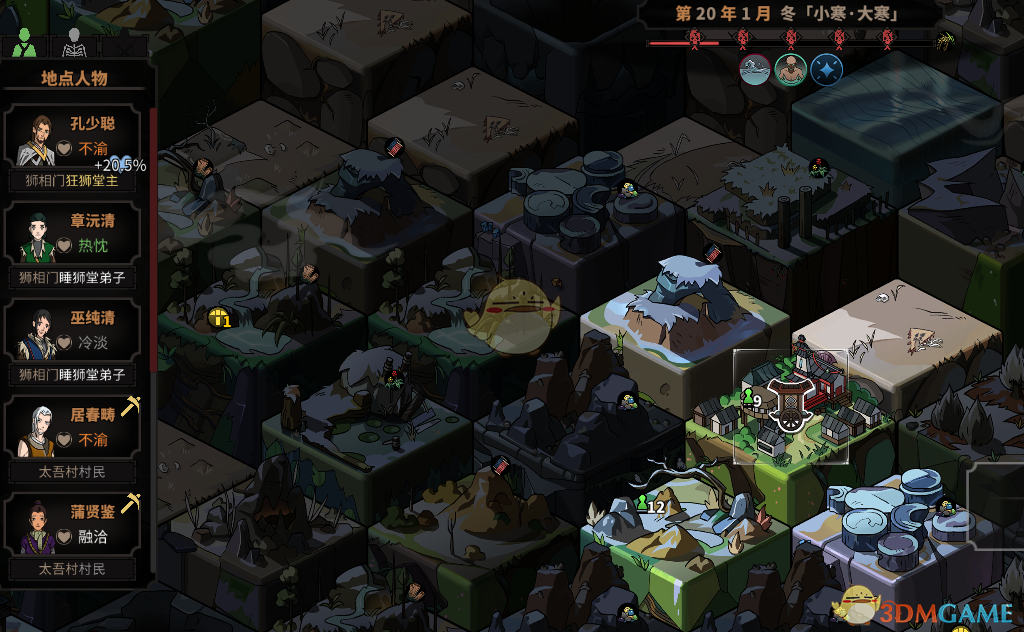Click the blue four-point star icon

(827, 70)
